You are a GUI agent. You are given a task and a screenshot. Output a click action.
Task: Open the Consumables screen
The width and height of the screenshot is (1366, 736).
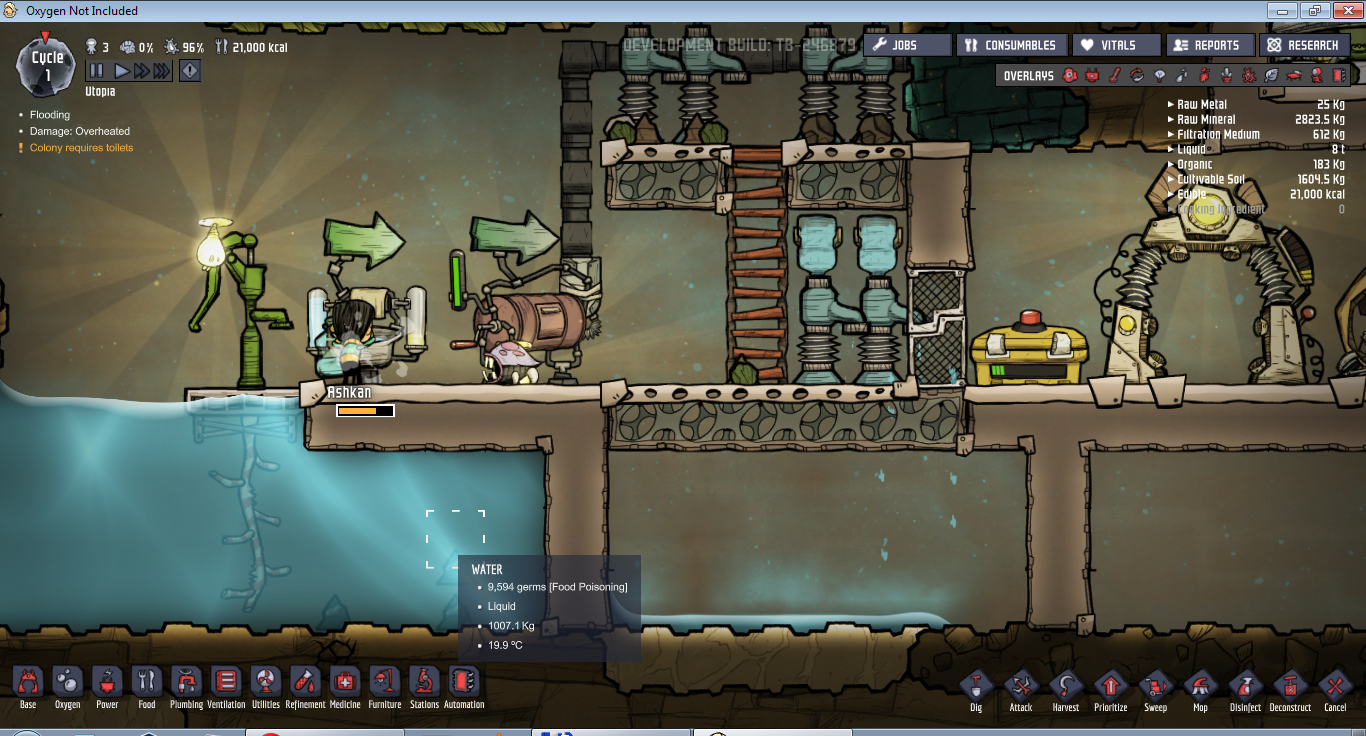pyautogui.click(x=1012, y=44)
